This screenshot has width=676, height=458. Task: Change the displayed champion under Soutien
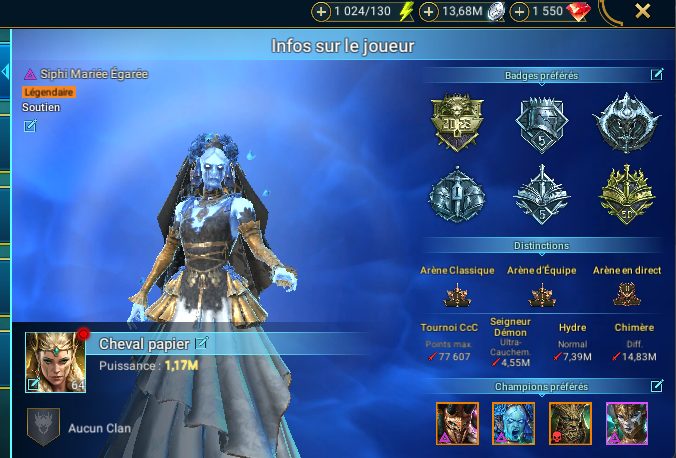pyautogui.click(x=30, y=126)
